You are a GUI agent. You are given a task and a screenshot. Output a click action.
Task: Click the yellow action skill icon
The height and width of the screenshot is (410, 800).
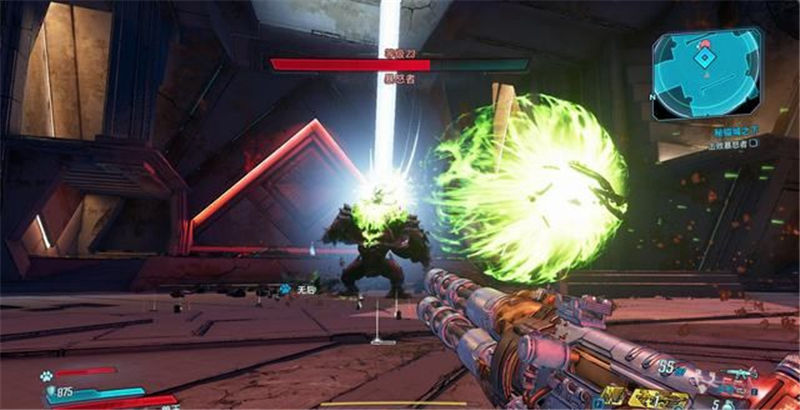659,399
